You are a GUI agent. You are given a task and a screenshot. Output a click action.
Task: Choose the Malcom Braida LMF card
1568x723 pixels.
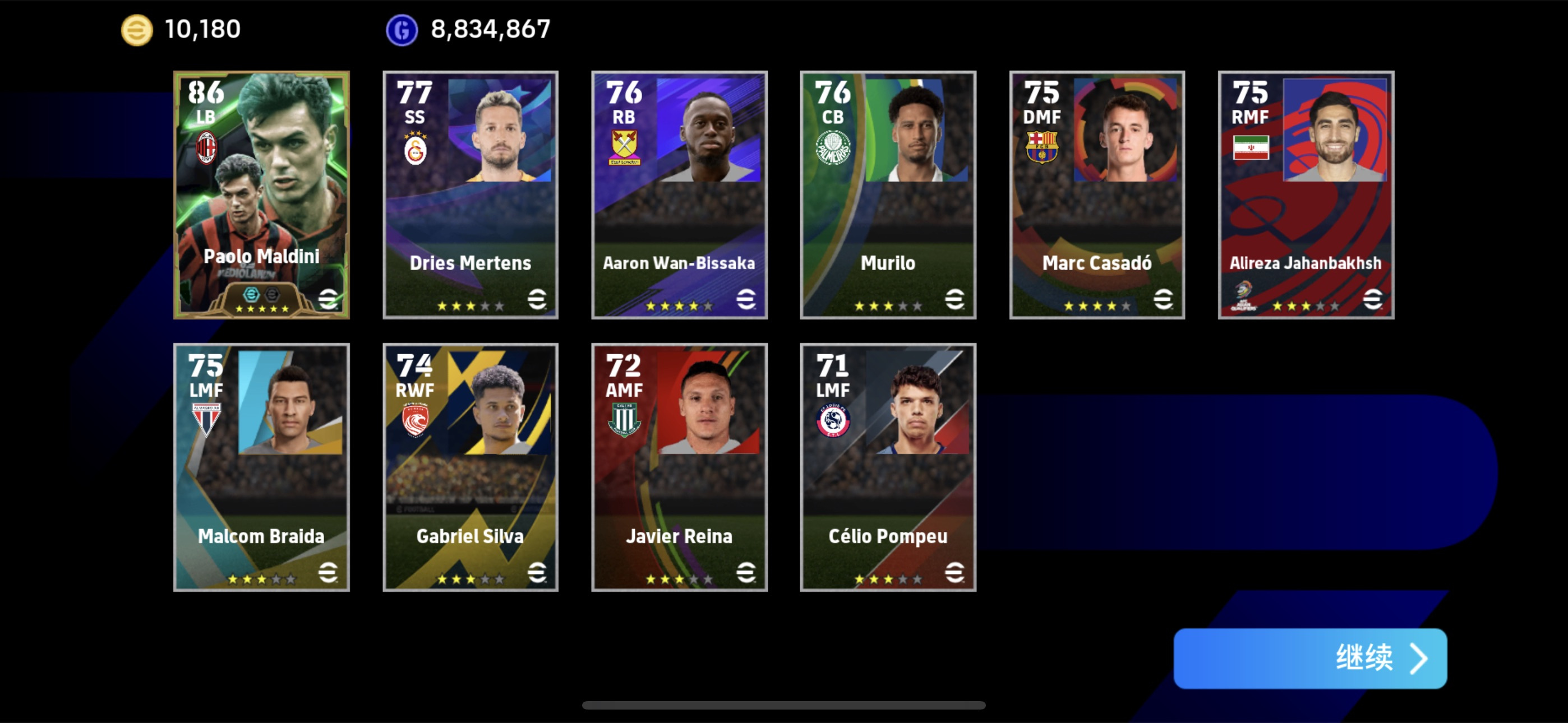261,467
